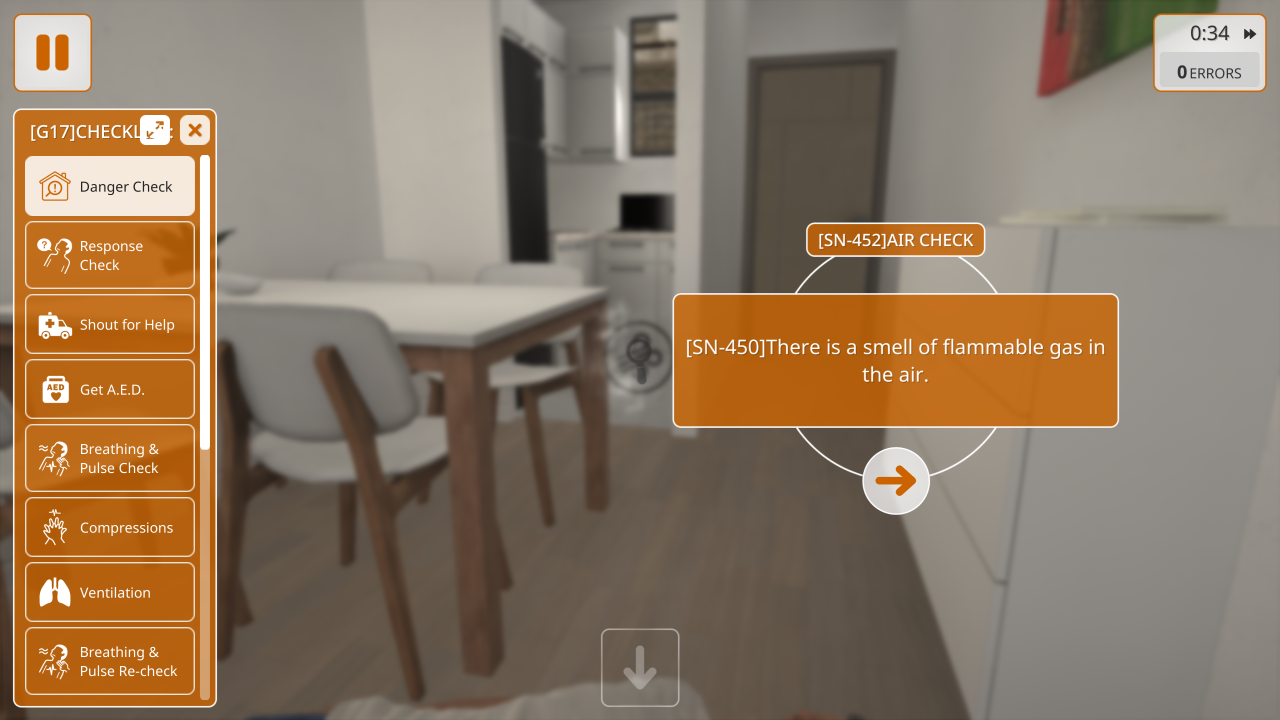Click the Air Check label

[x=895, y=240]
